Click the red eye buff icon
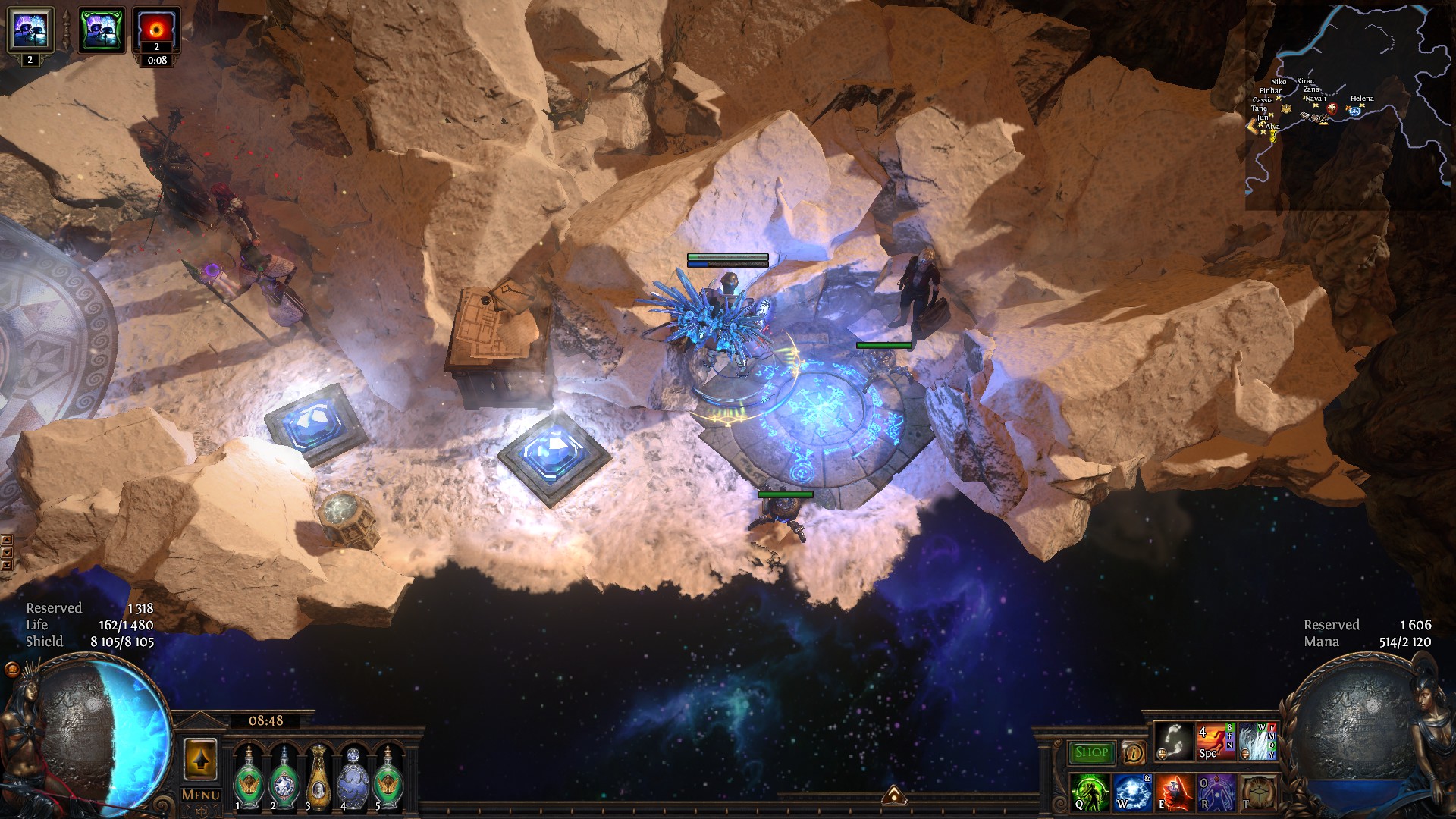The width and height of the screenshot is (1456, 819). (157, 30)
